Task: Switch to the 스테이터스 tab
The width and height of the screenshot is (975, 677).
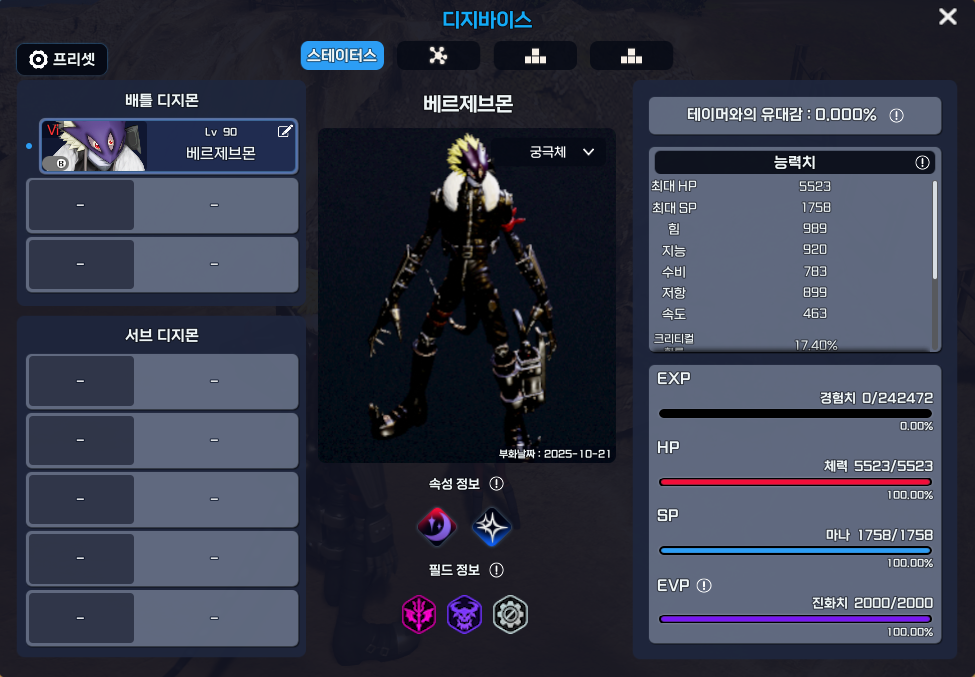Action: point(342,56)
